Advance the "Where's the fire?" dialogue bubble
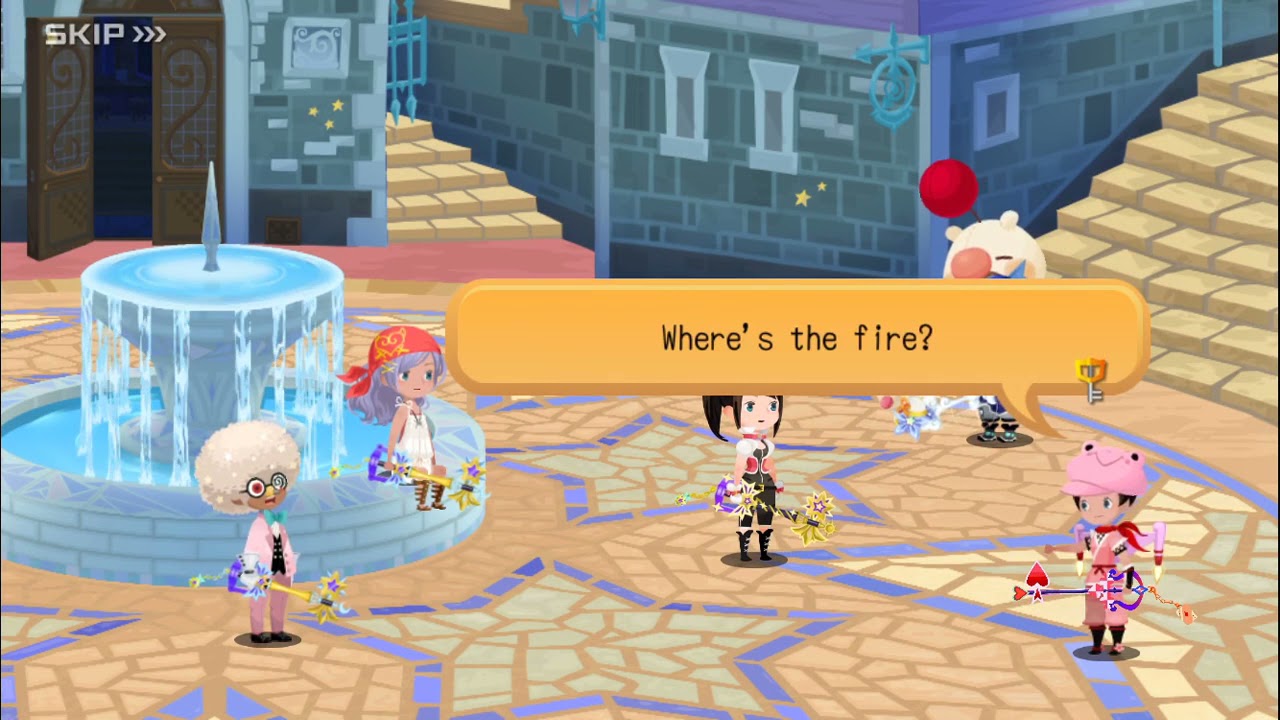Screen dimensions: 1280x720 [x=796, y=339]
